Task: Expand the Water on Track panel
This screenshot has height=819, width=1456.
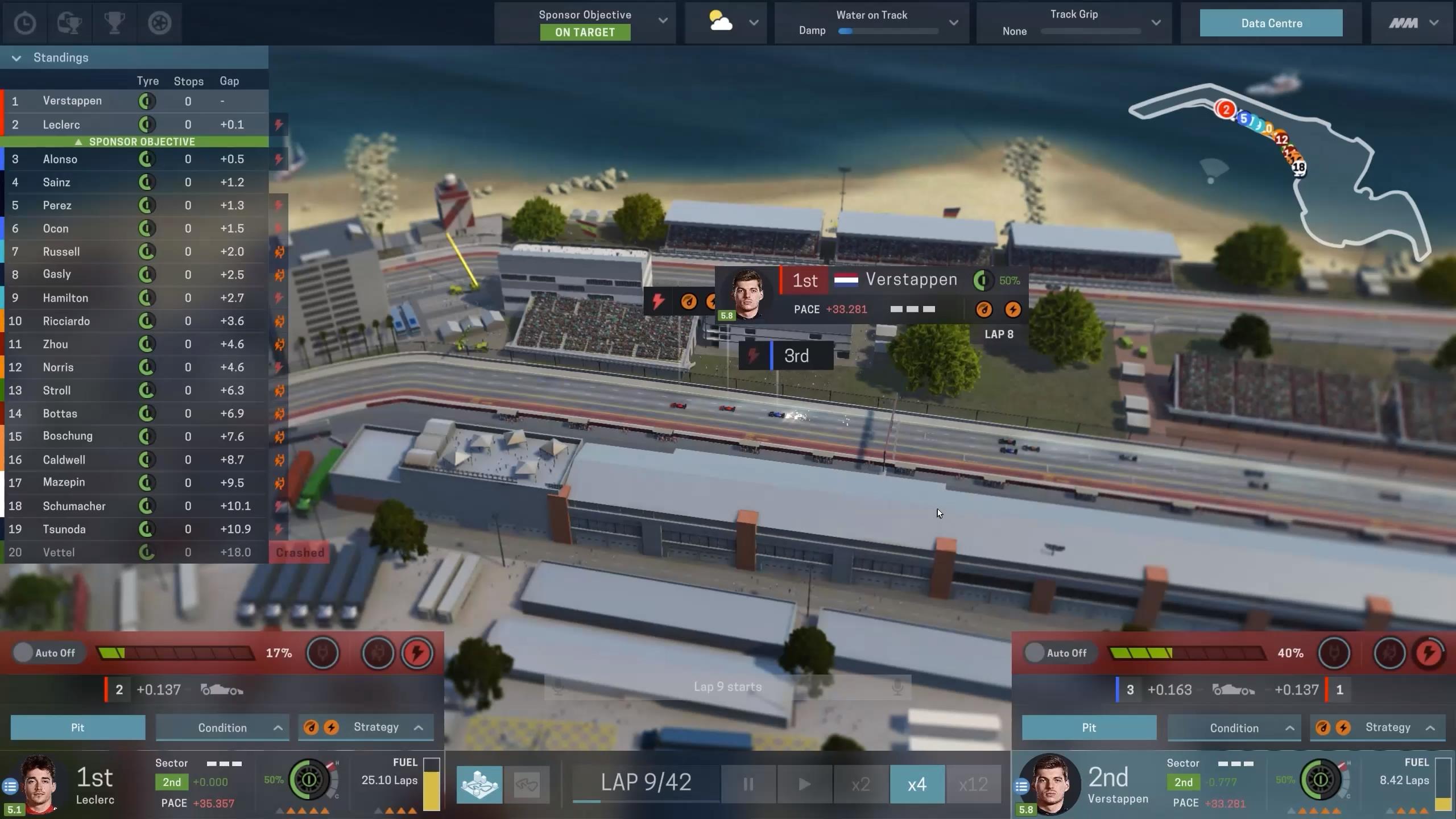Action: (x=954, y=23)
